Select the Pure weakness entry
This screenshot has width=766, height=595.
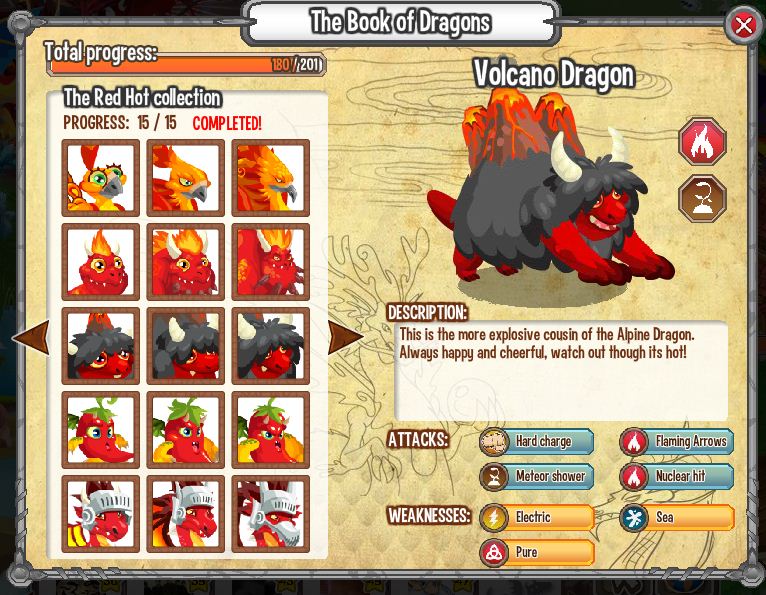coord(536,552)
